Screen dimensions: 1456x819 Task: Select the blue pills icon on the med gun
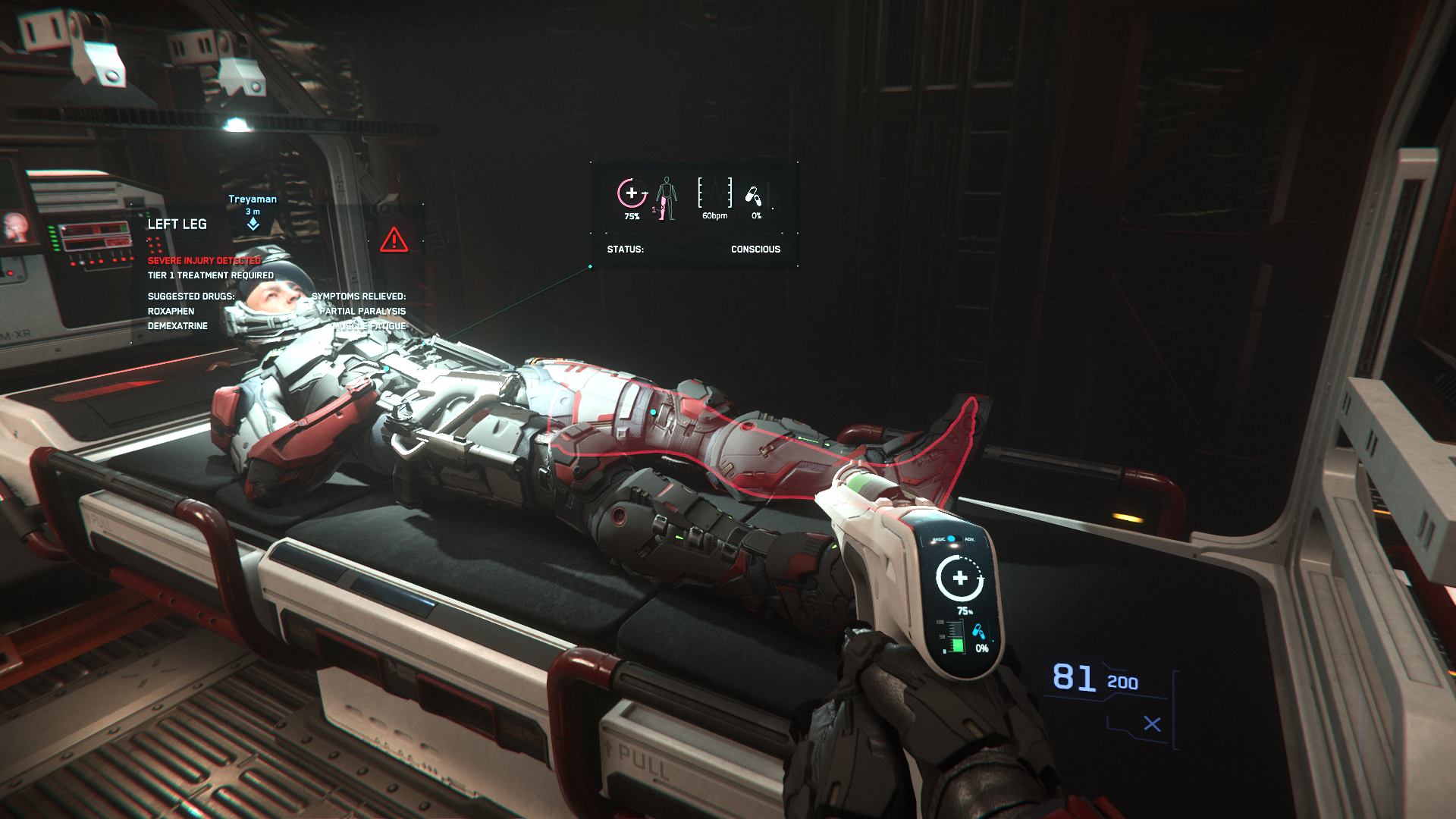click(978, 632)
